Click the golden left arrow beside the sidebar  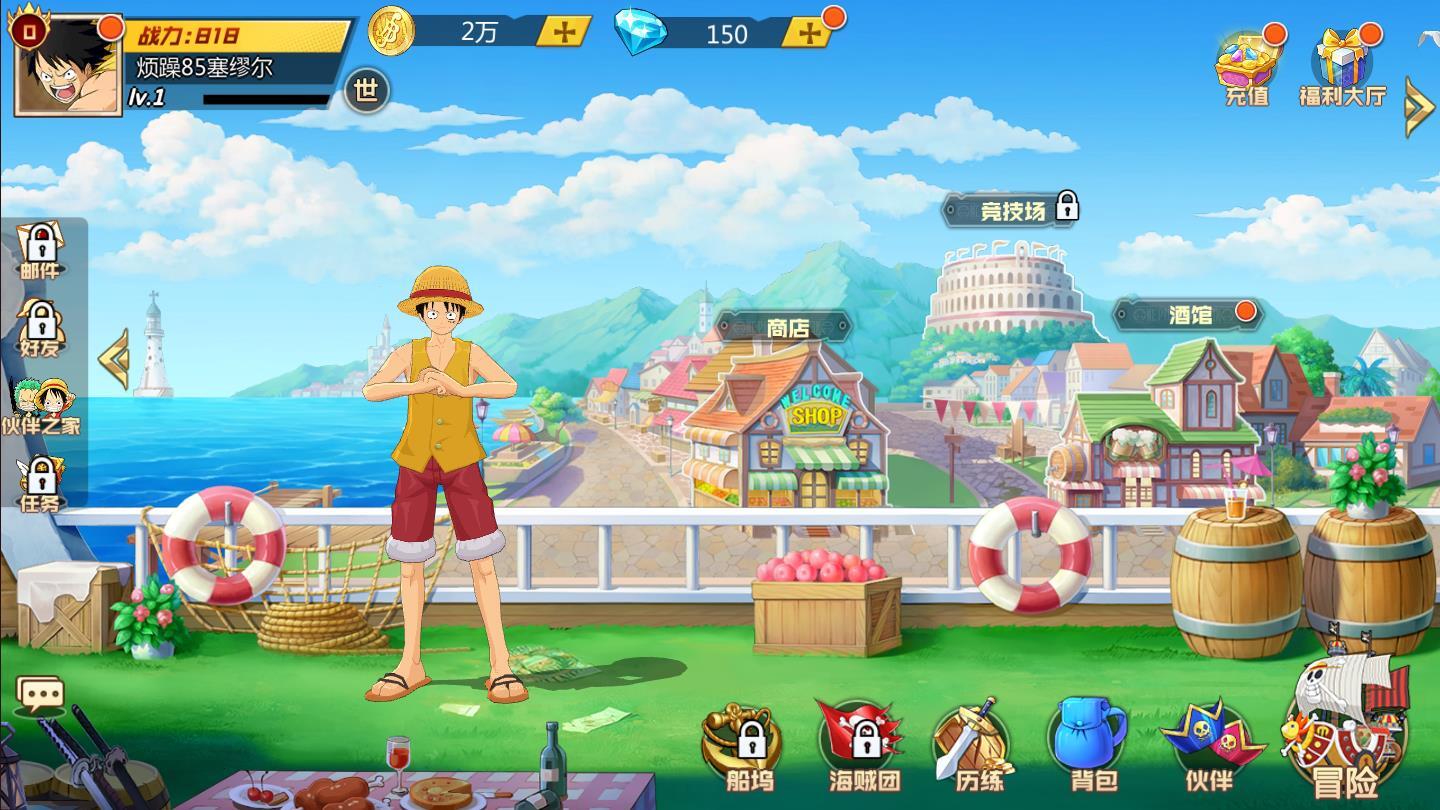click(113, 357)
